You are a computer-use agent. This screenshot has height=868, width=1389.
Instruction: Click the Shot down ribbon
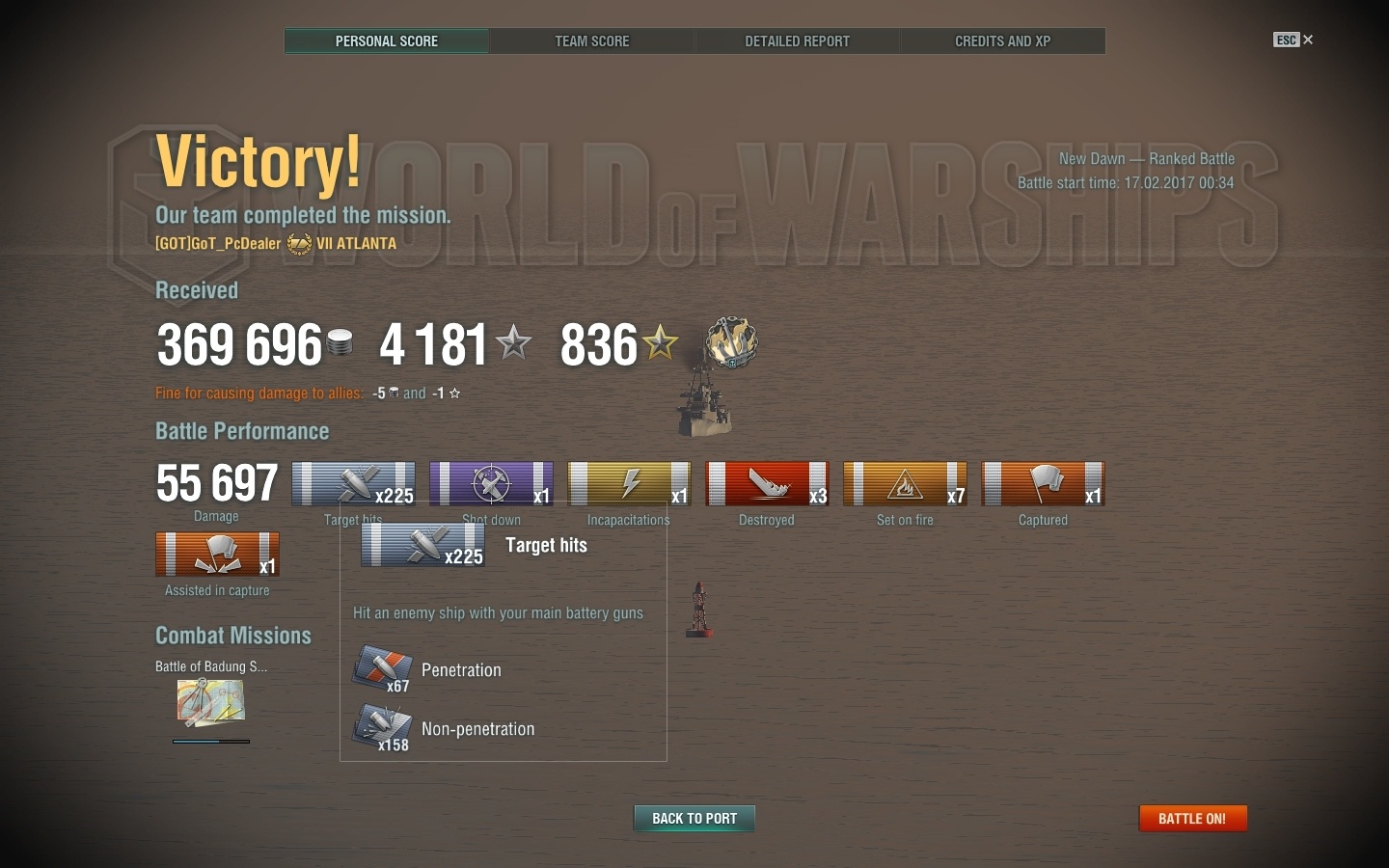tap(491, 483)
